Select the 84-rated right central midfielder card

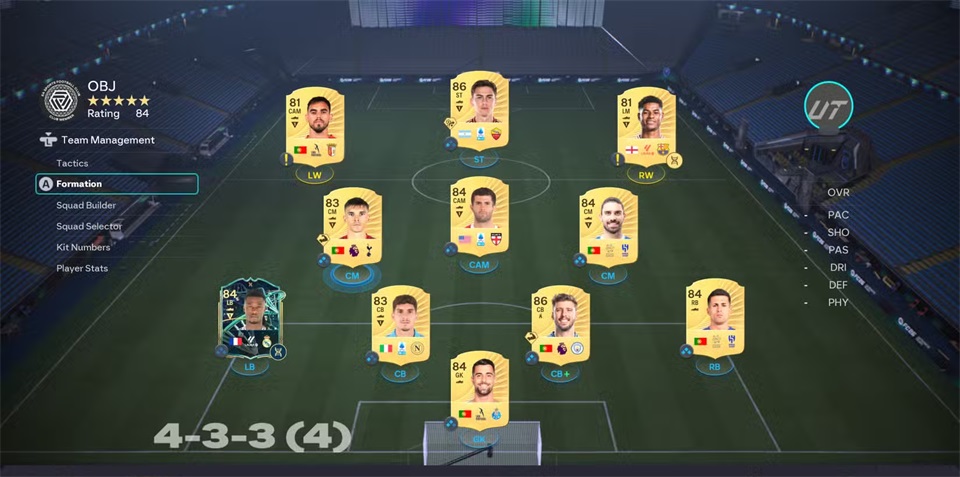tap(608, 226)
